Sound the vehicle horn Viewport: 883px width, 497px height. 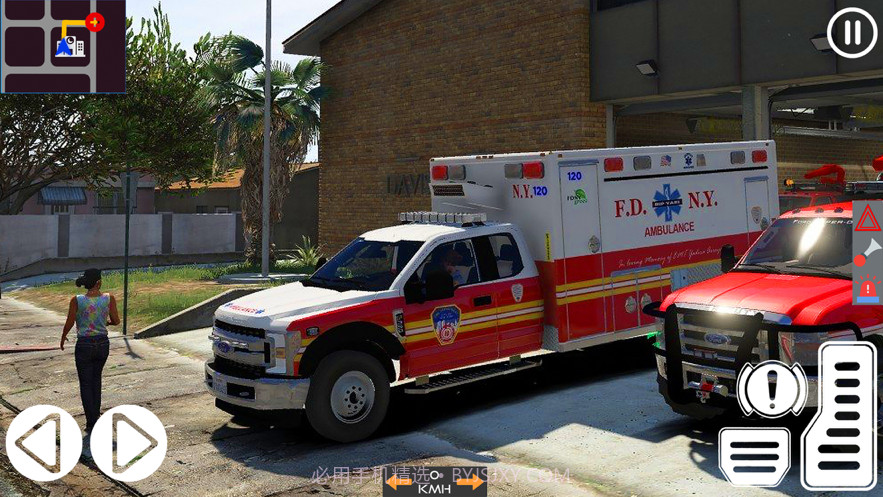867,252
